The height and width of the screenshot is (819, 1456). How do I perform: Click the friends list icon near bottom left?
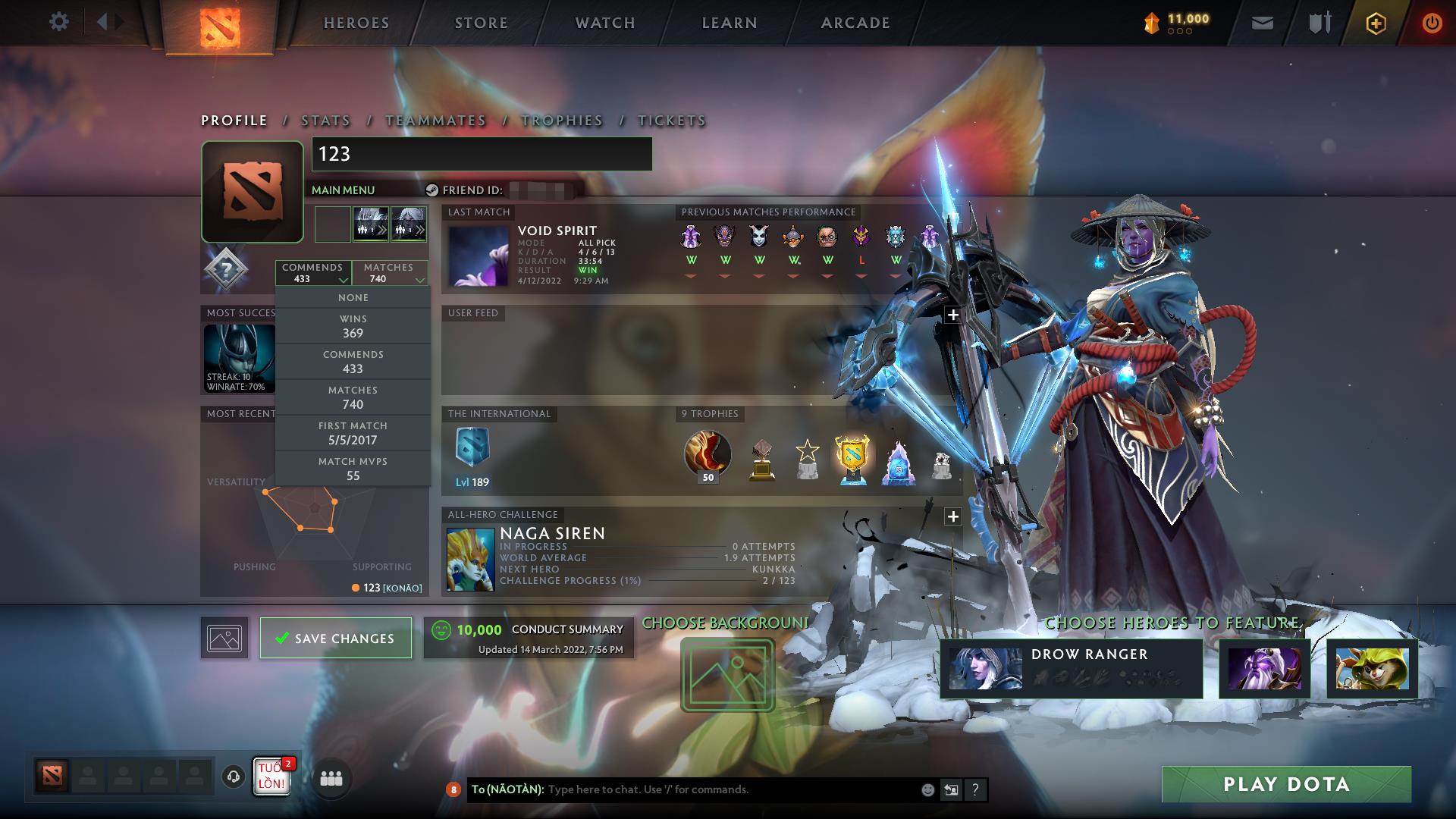[332, 778]
